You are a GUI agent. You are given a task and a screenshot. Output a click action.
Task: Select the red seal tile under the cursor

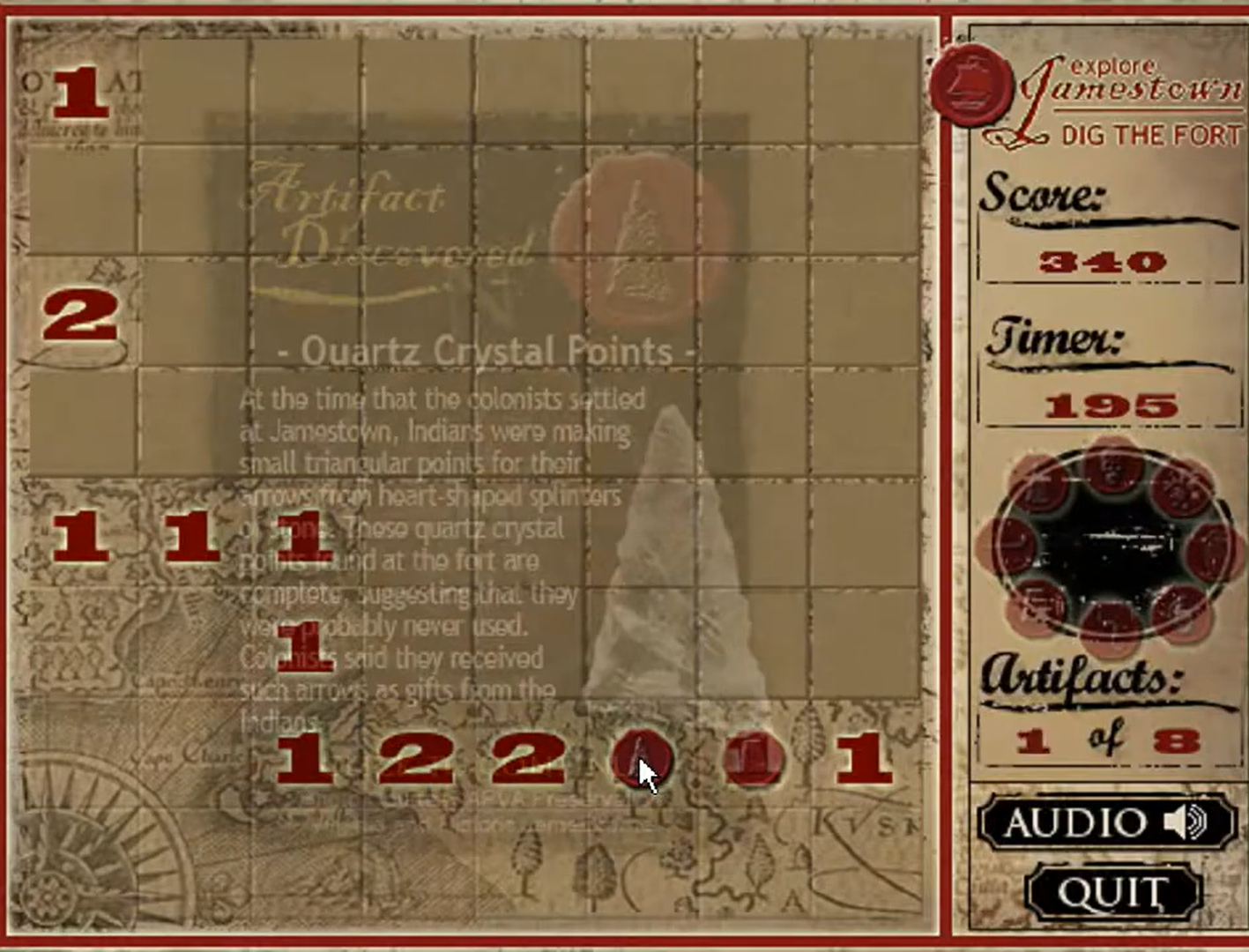(641, 760)
